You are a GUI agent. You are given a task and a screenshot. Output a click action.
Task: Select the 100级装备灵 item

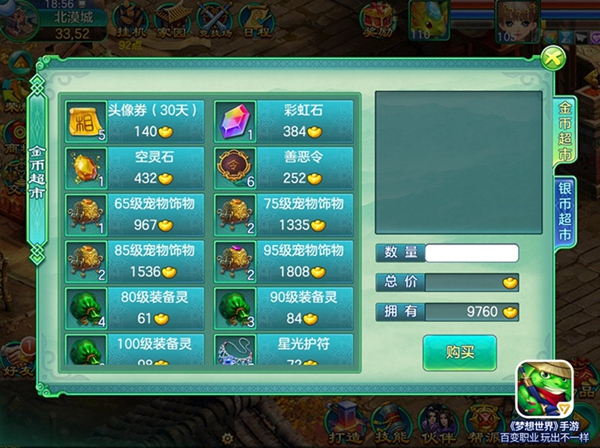136,350
